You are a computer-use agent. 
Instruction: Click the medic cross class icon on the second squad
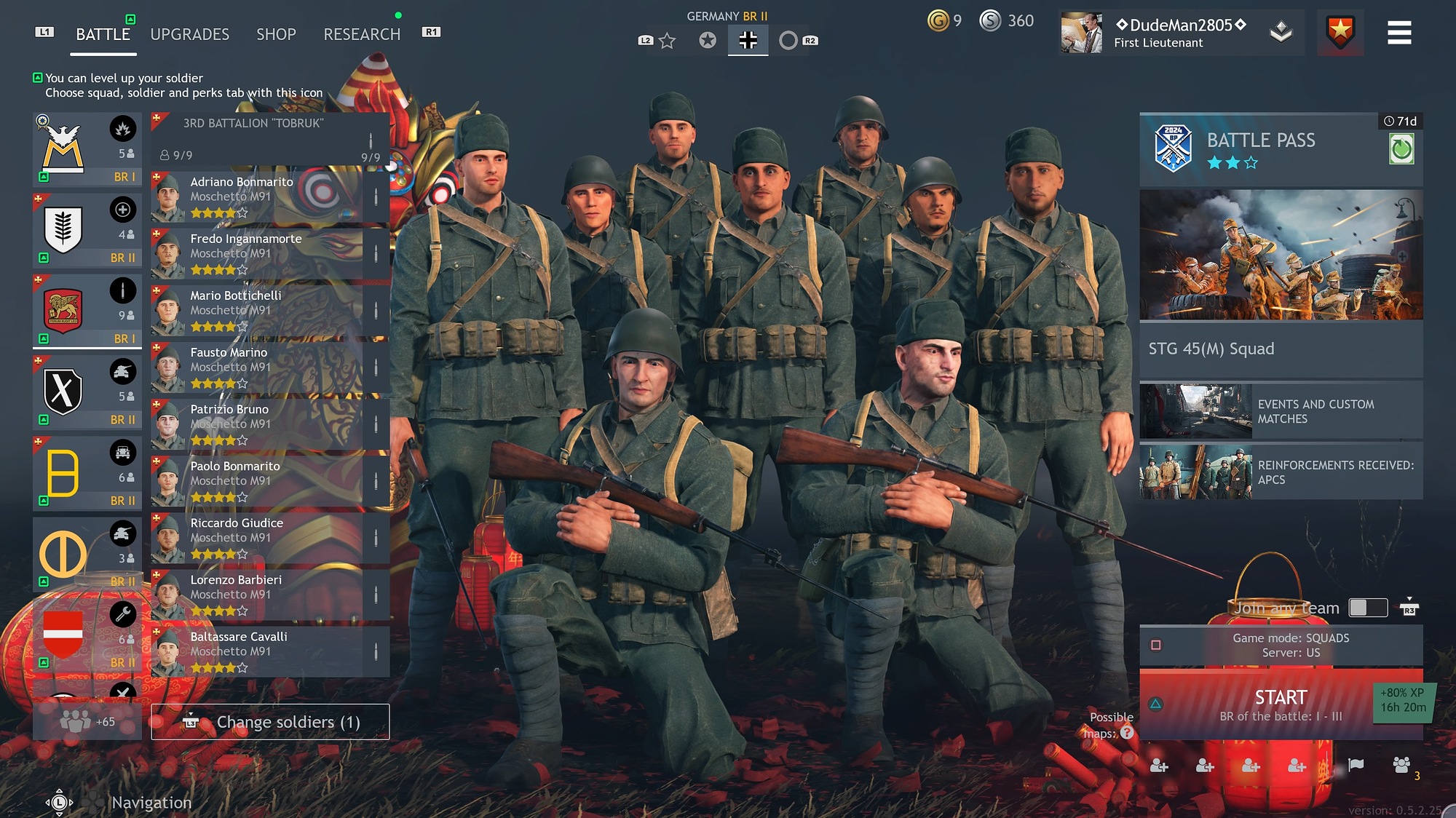tap(124, 209)
